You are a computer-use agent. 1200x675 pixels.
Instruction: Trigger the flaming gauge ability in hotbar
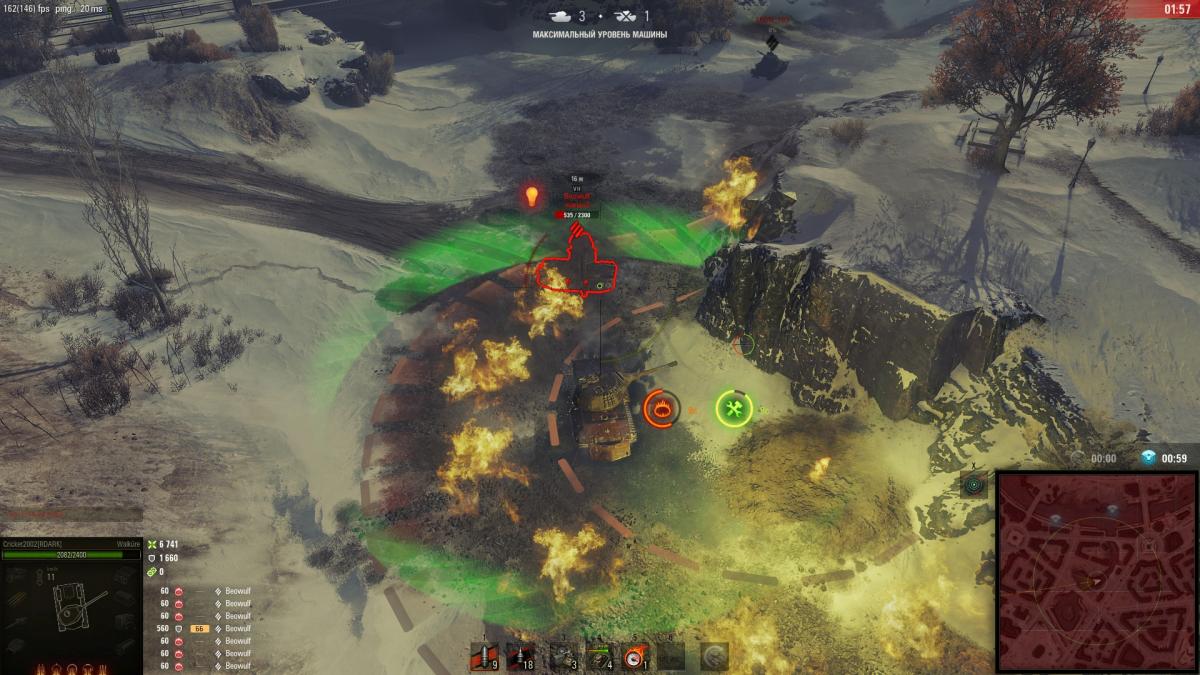(635, 656)
